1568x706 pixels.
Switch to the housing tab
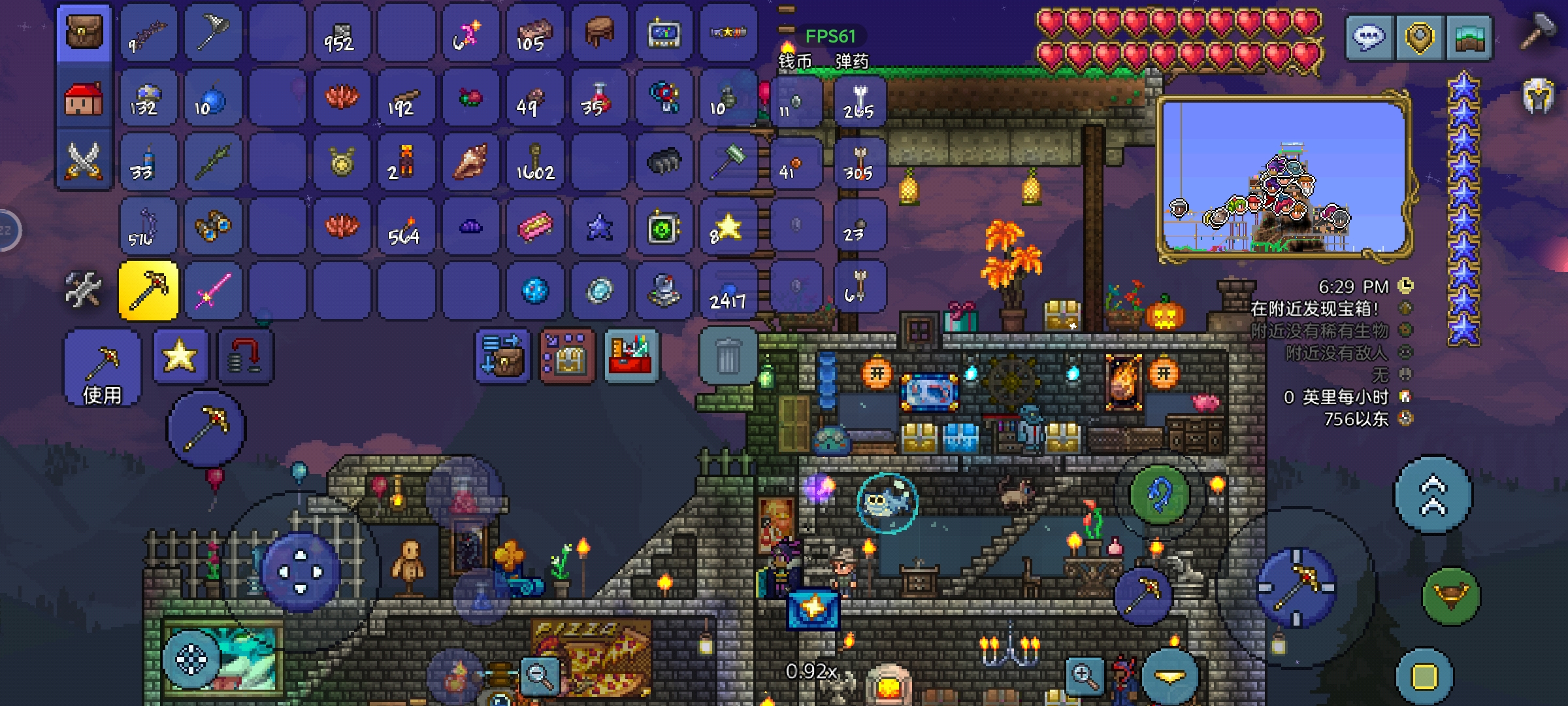pyautogui.click(x=84, y=98)
